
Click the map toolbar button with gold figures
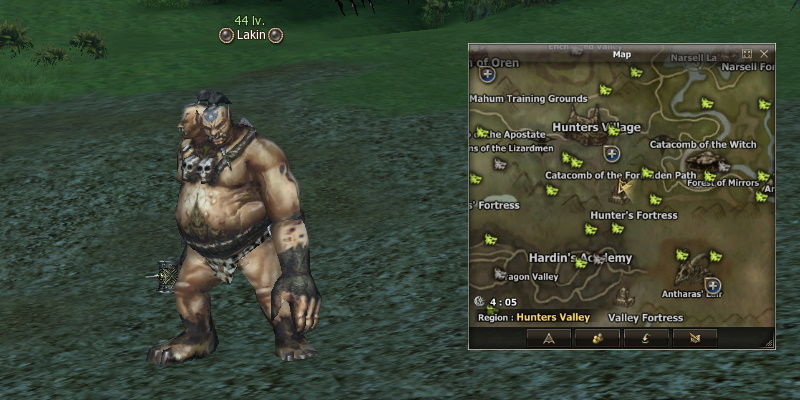click(x=597, y=338)
